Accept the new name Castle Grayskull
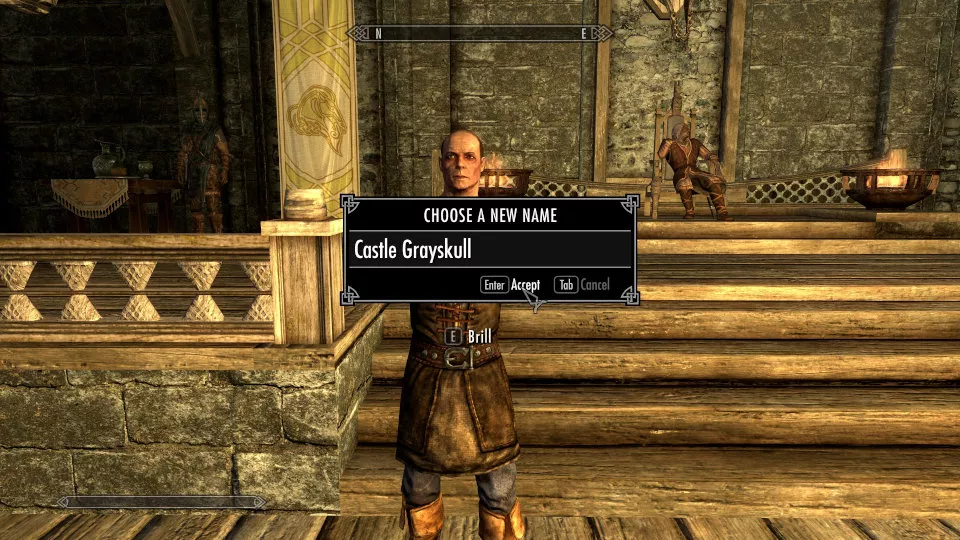This screenshot has height=540, width=960. pos(524,285)
